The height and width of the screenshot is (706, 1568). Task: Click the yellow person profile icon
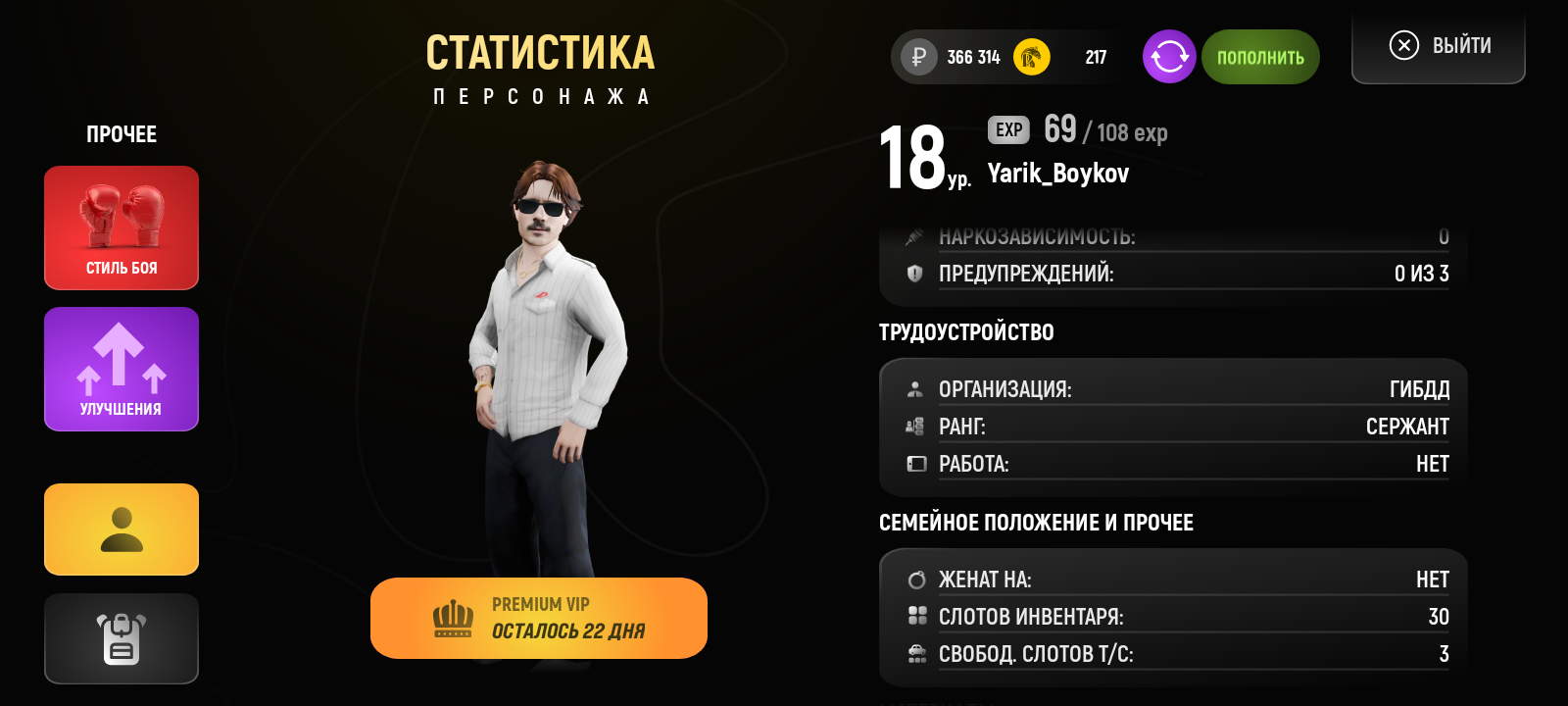click(x=121, y=529)
